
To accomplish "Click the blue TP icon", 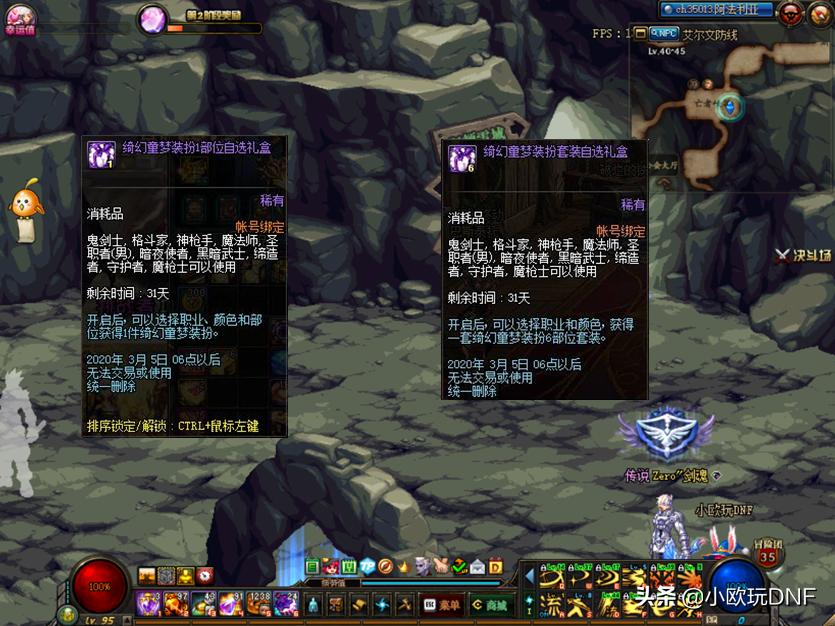I will point(367,567).
